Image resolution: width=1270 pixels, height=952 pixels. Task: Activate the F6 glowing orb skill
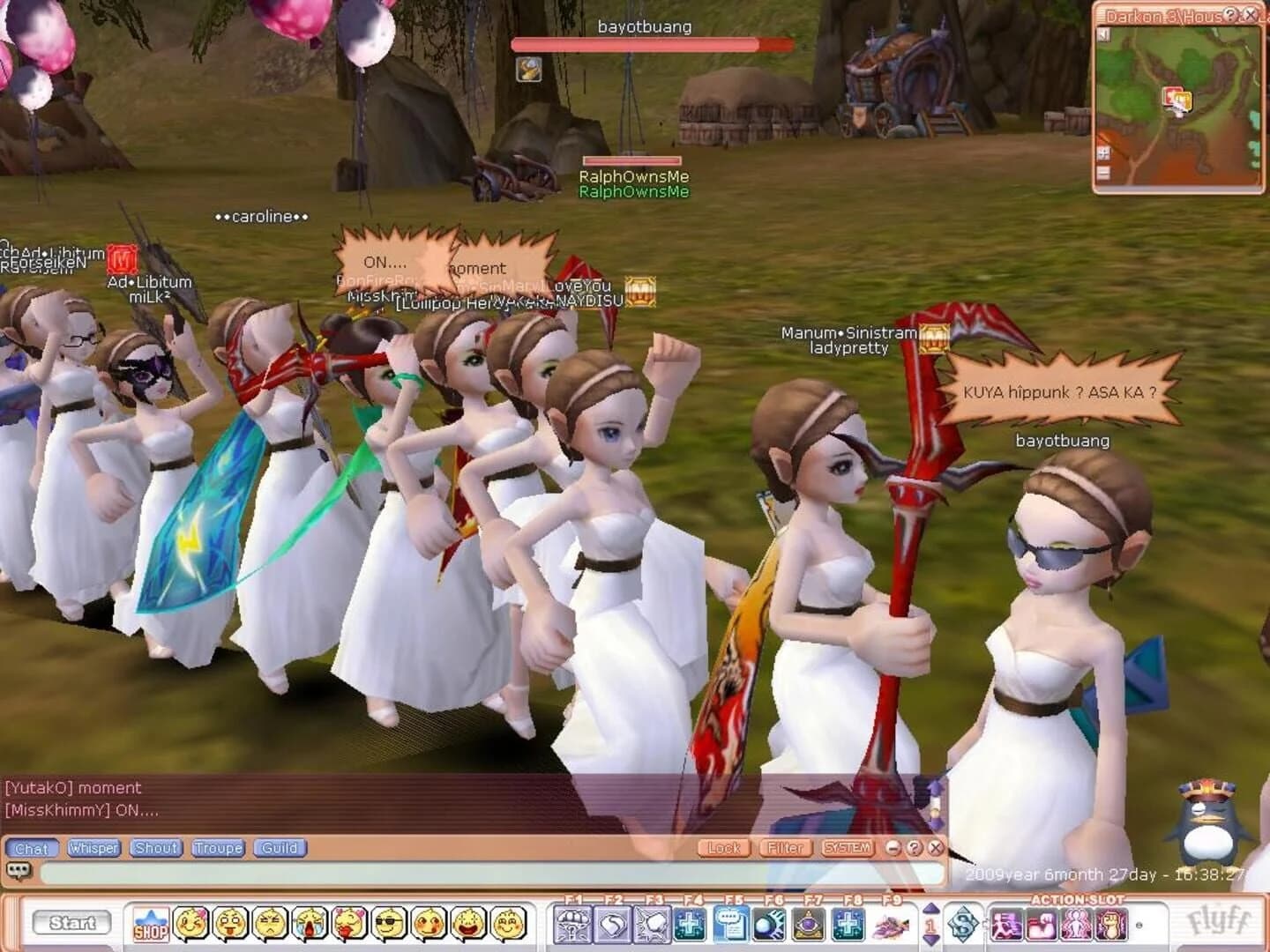click(x=768, y=925)
